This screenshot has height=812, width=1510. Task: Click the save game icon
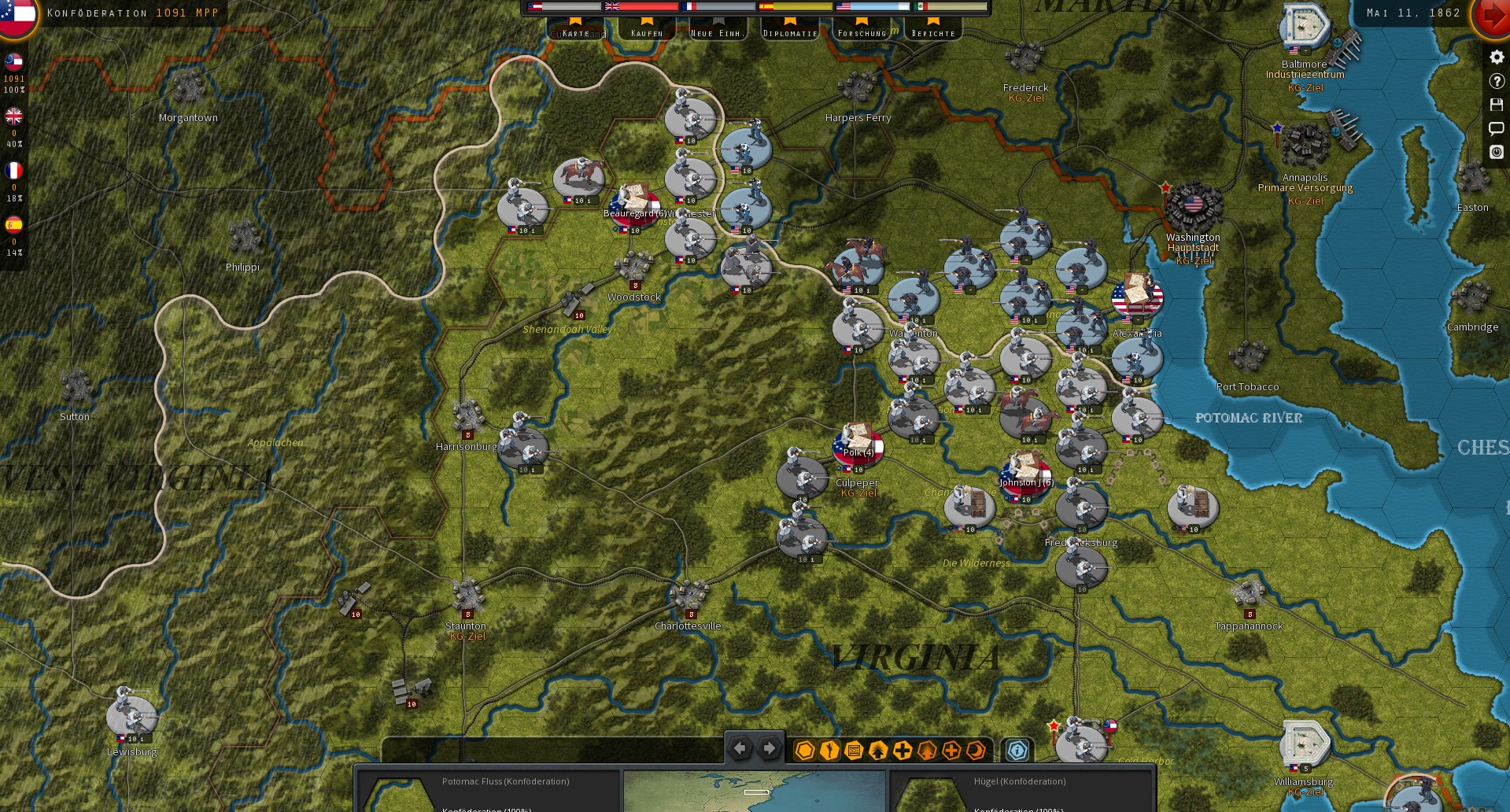point(1496,104)
